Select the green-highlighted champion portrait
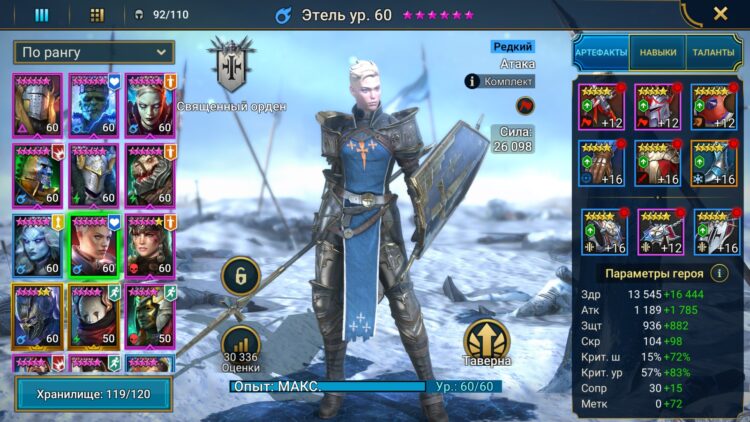Screen dimensions: 750x422 pos(94,244)
